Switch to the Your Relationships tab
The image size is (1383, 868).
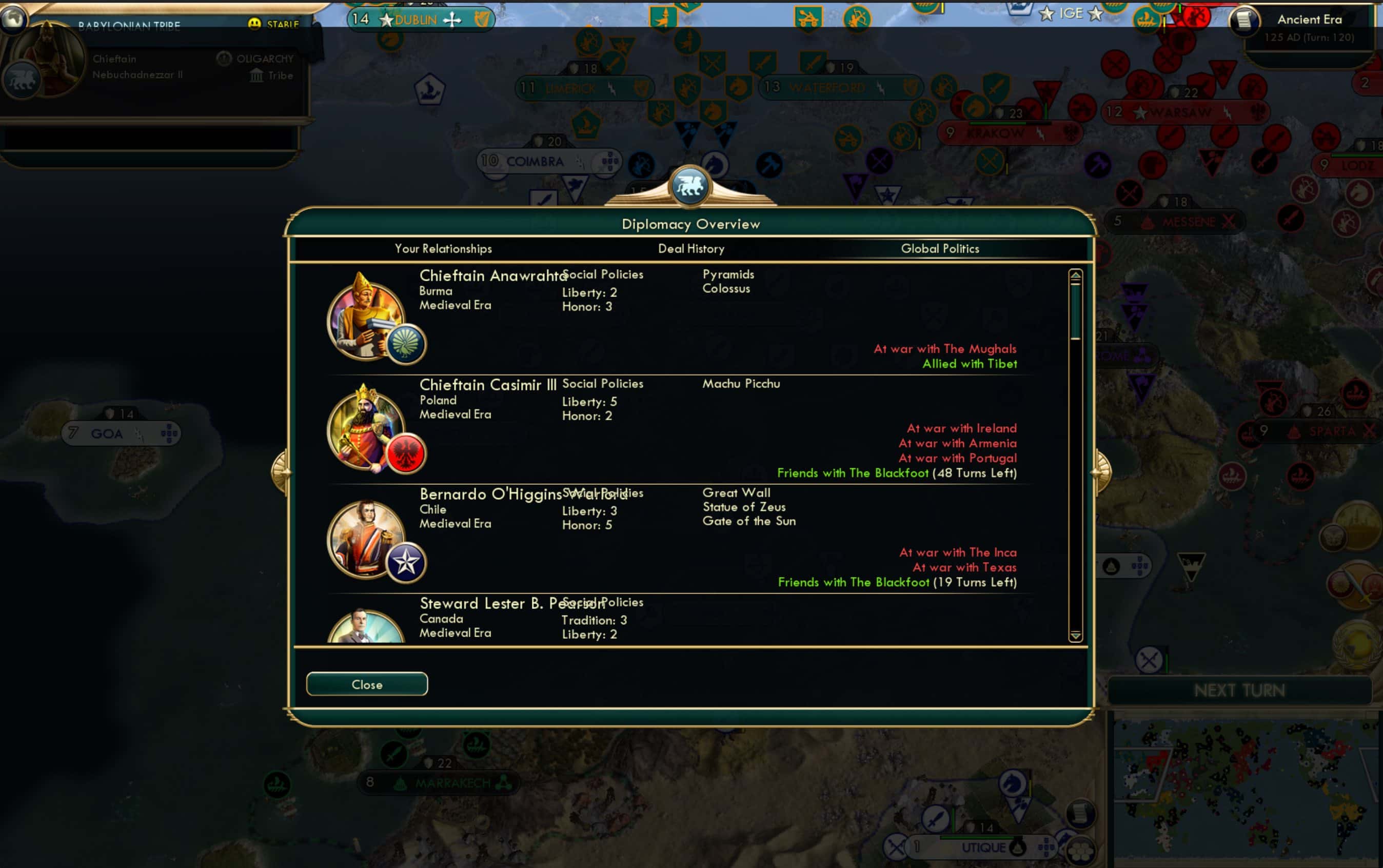[x=443, y=249]
